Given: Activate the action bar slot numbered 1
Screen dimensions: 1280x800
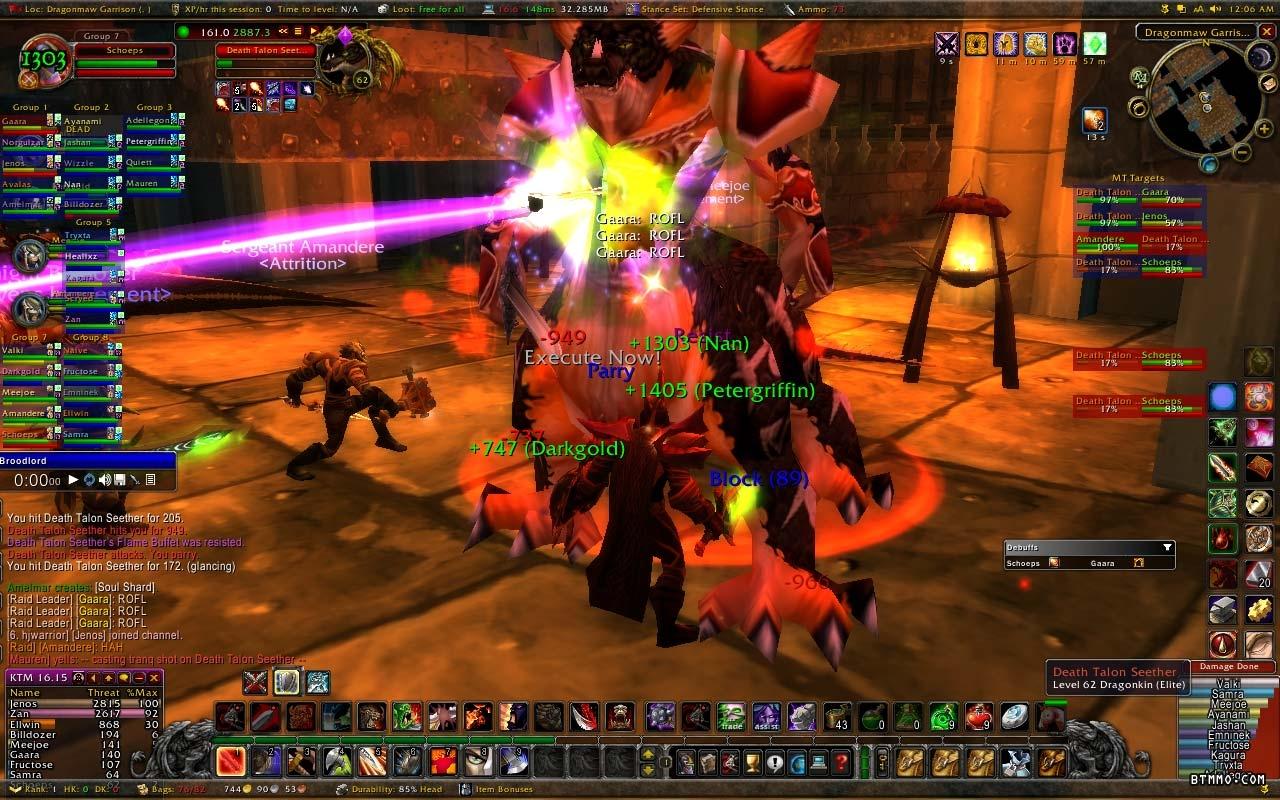Looking at the screenshot, I should click(x=231, y=762).
